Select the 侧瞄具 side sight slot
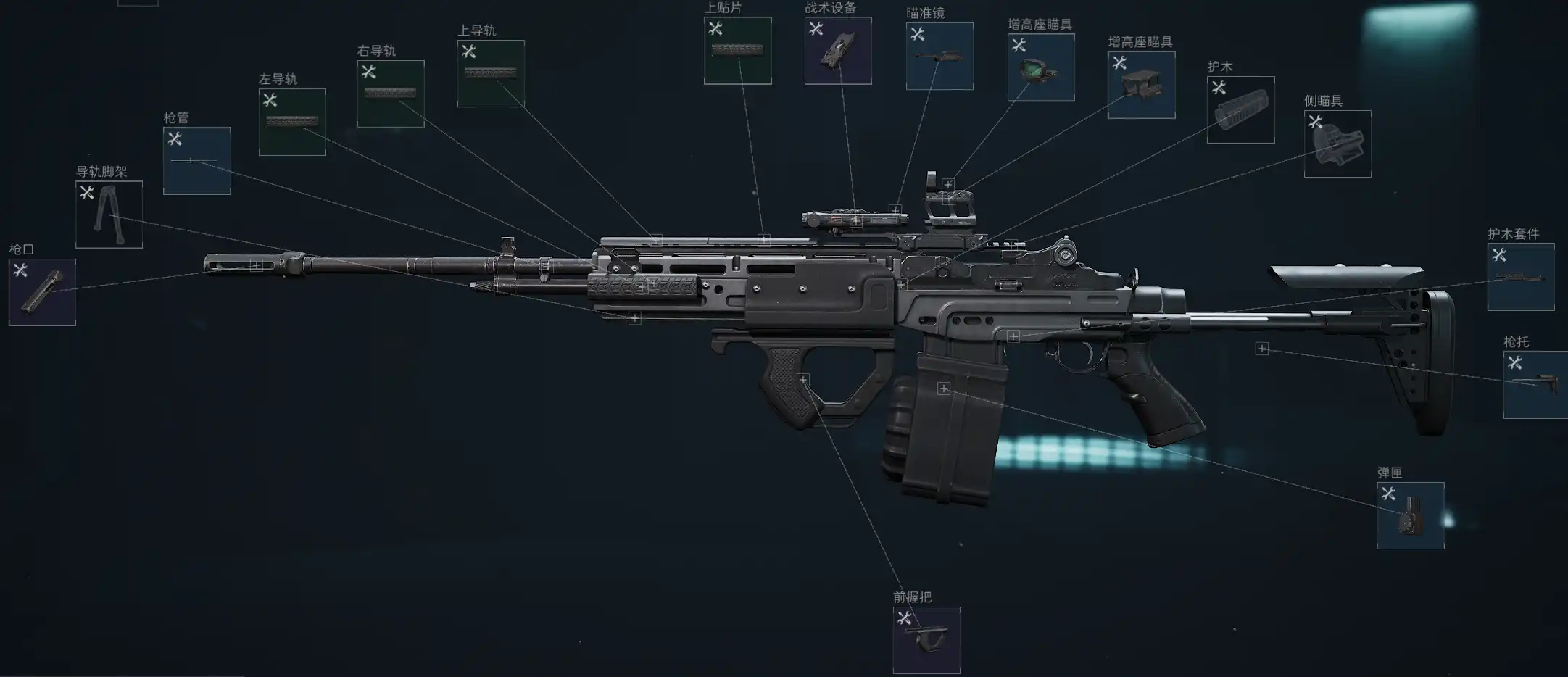Viewport: 1568px width, 677px height. pos(1337,144)
